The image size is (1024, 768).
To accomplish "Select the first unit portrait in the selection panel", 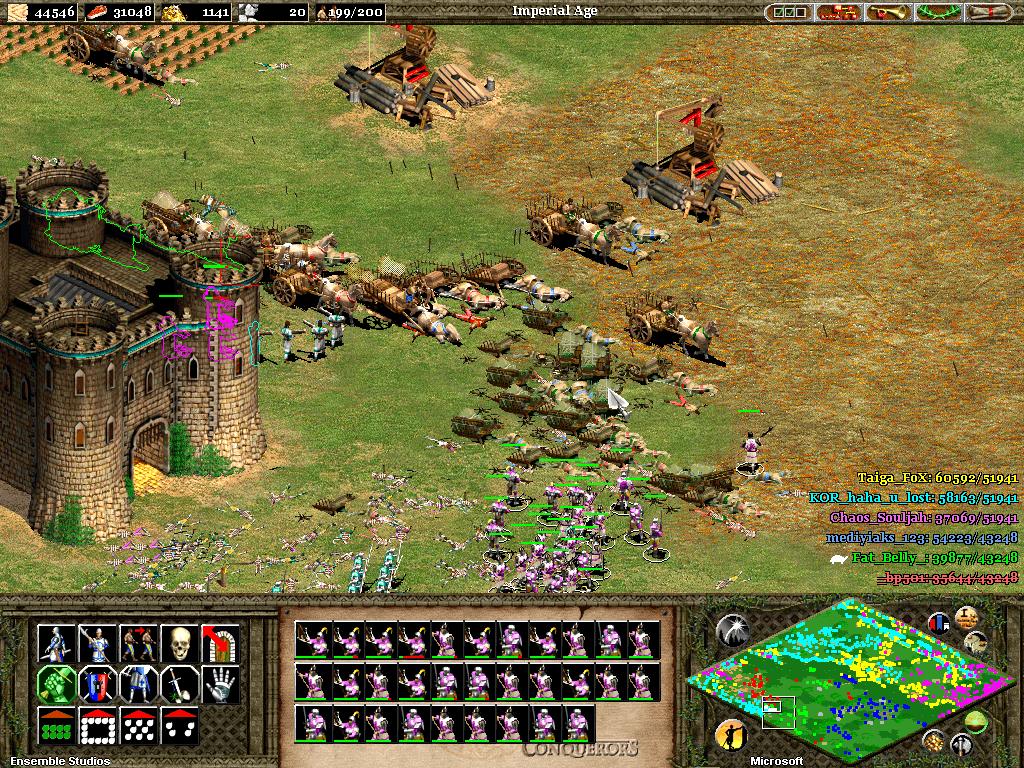I will click(x=311, y=639).
